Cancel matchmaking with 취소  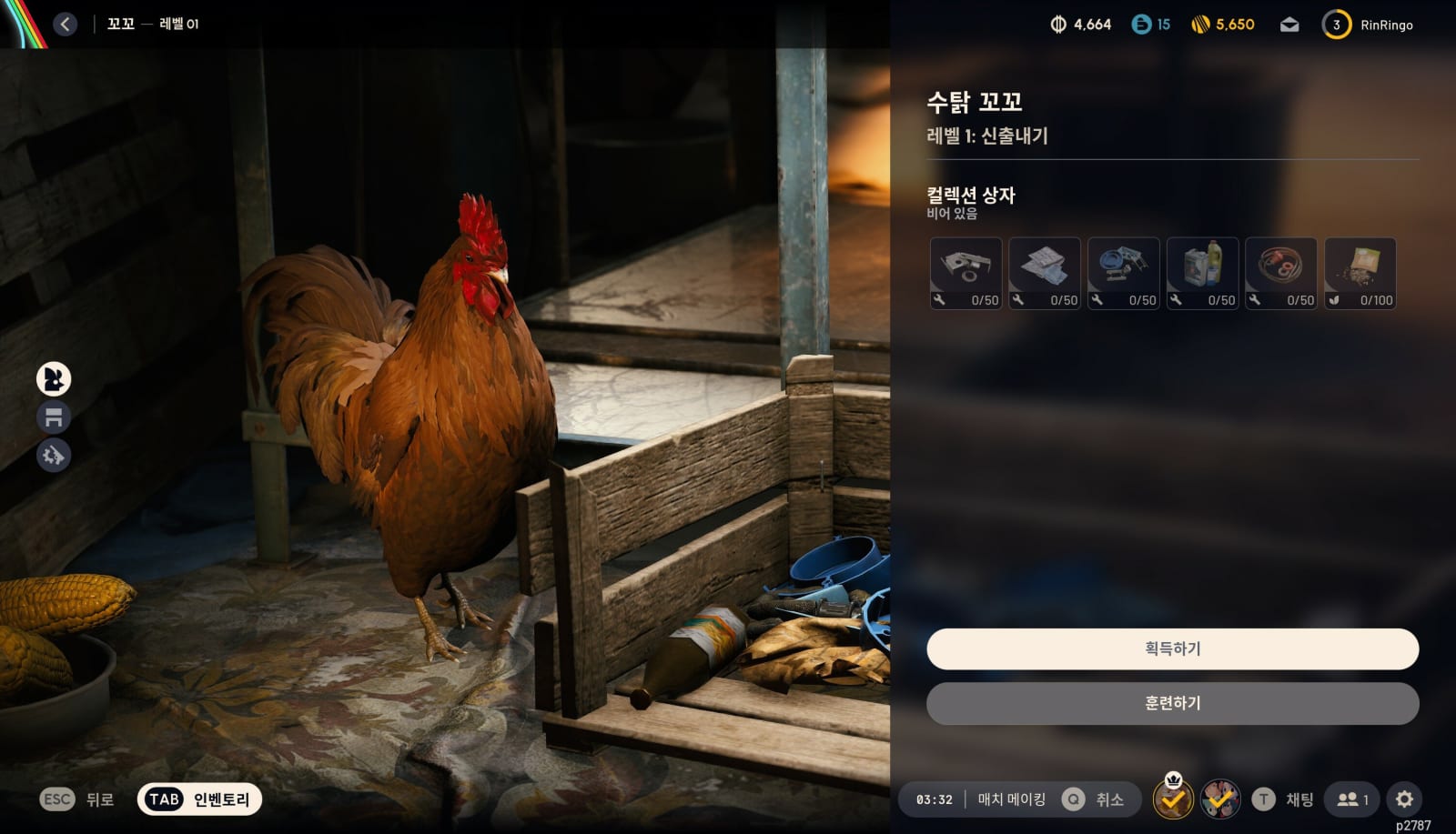click(x=1108, y=799)
